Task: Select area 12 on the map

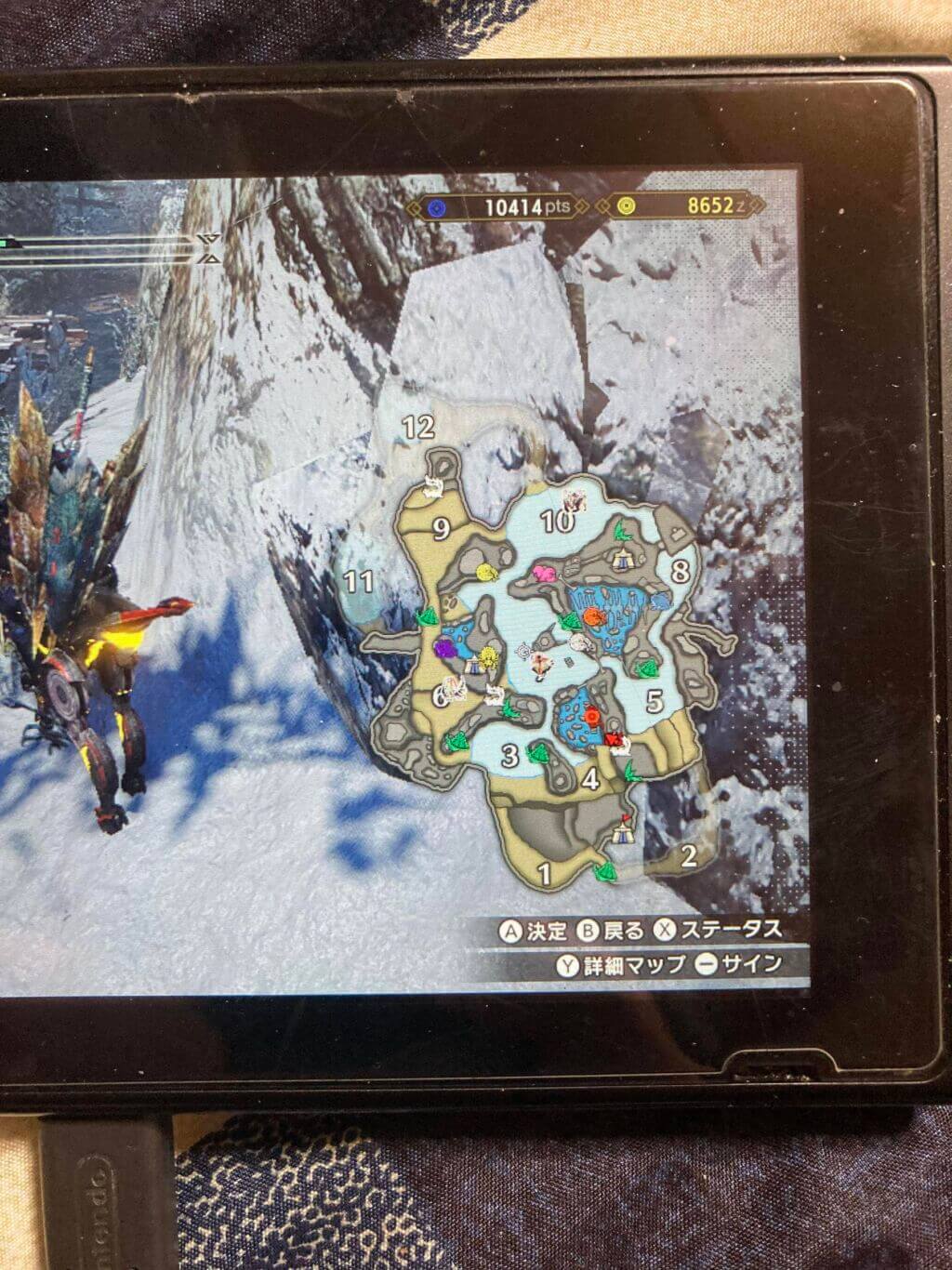Action: point(418,427)
